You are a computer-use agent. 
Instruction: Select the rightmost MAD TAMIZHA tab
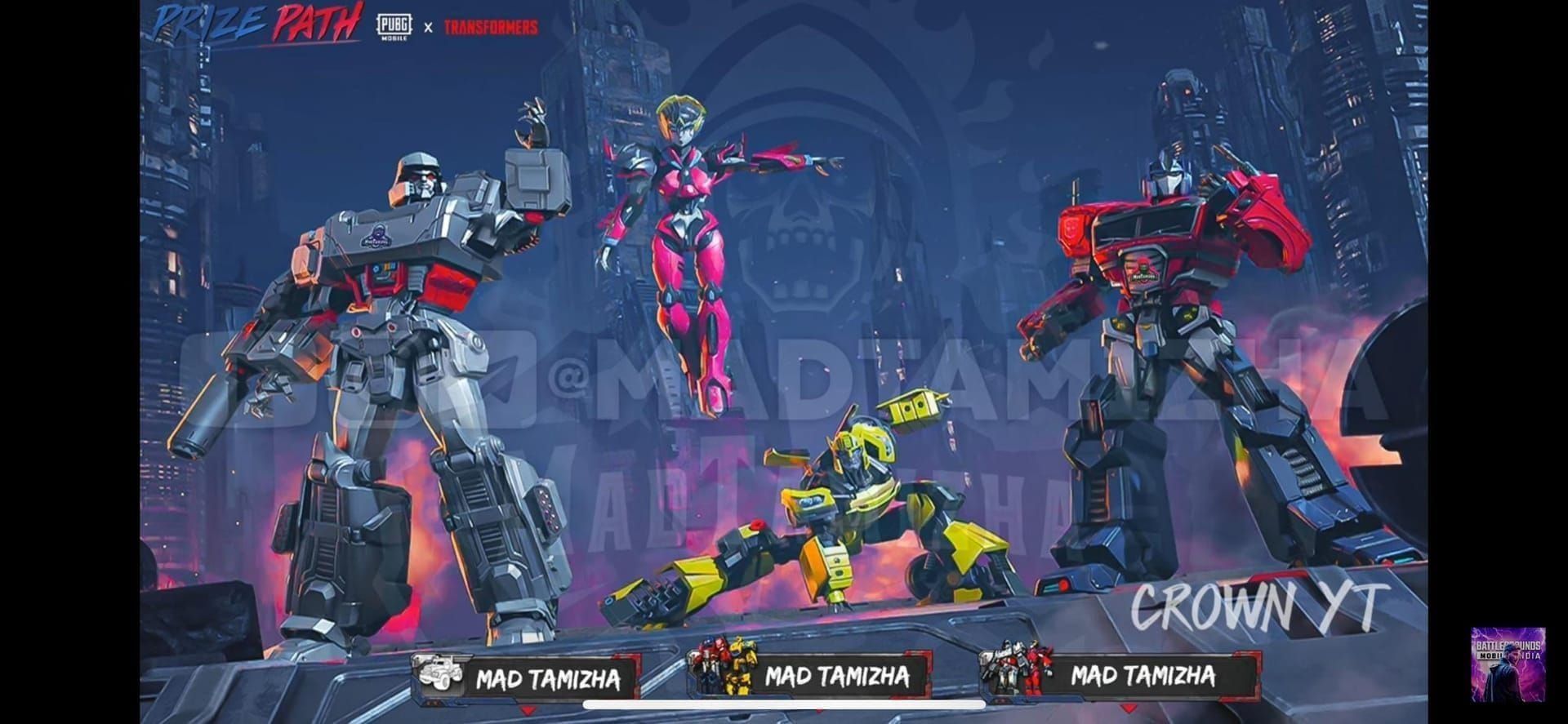click(x=1142, y=676)
